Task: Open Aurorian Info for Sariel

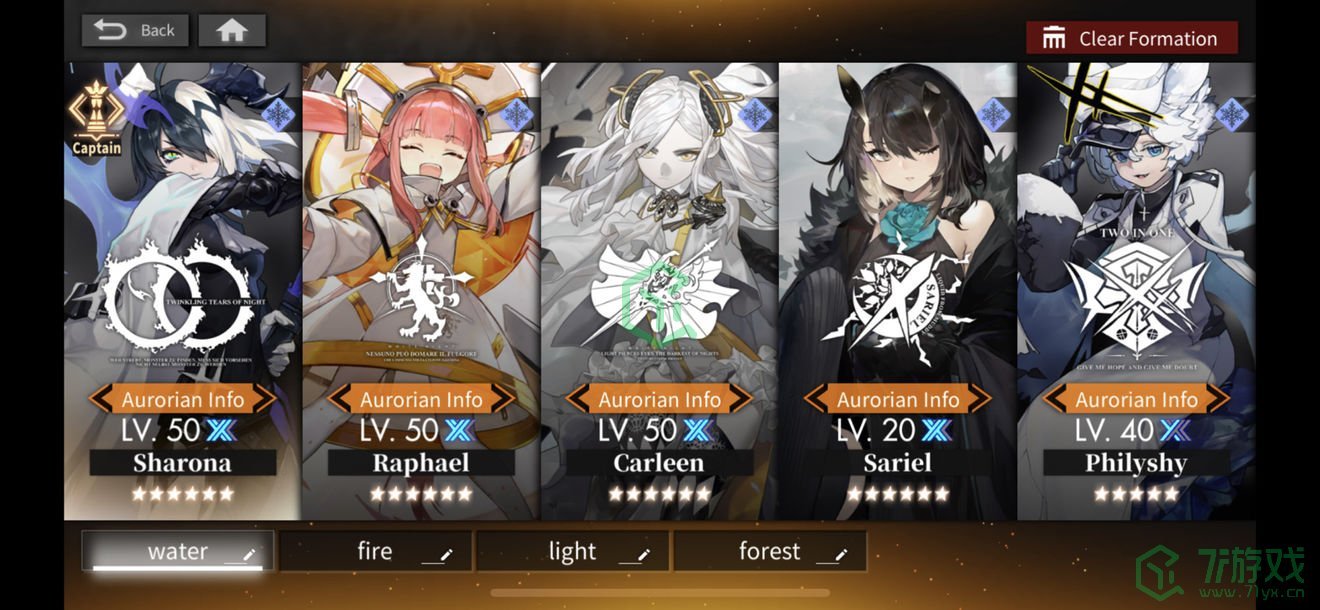Action: tap(898, 399)
